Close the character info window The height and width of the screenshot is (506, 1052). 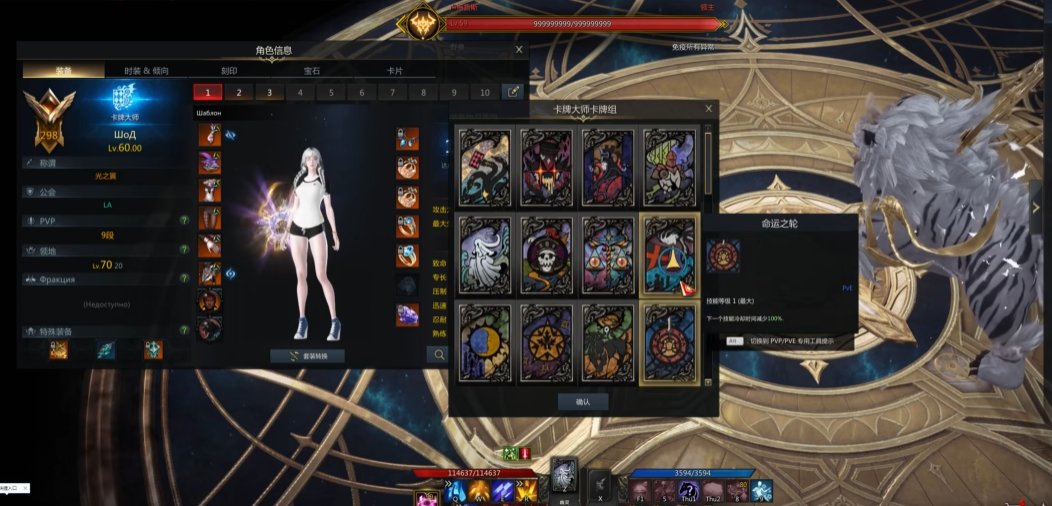[x=518, y=49]
